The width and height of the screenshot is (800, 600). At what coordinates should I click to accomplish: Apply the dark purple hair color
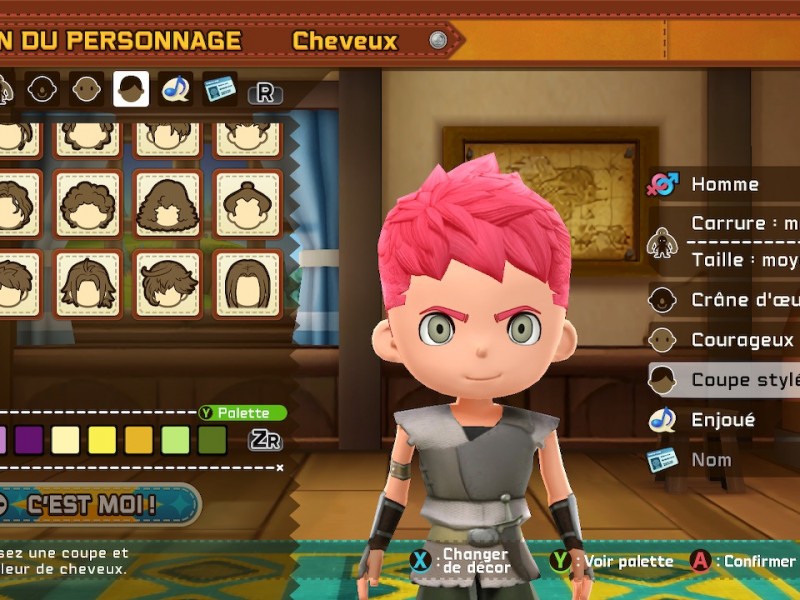point(29,440)
